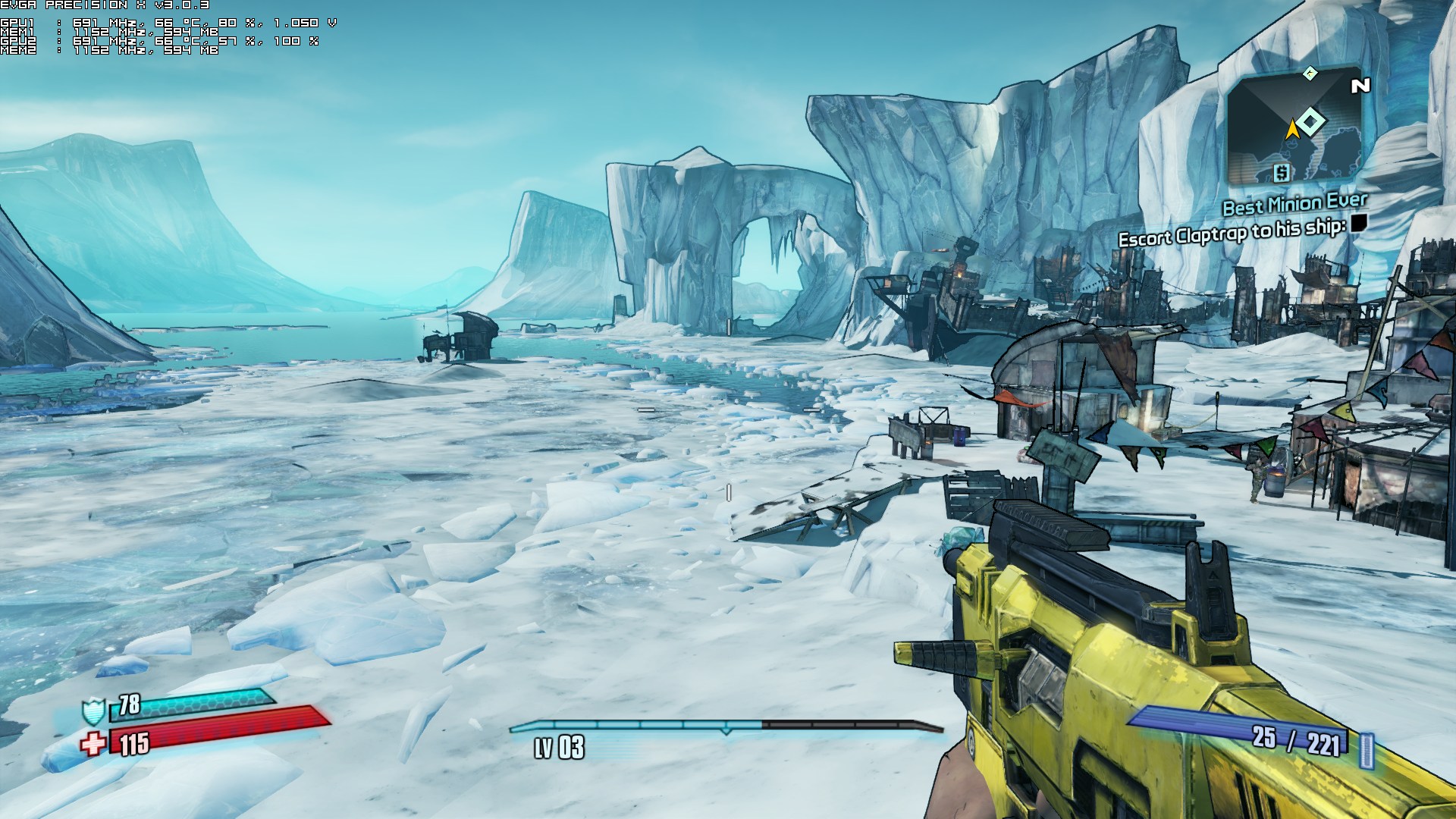Click the shield icon beside the shield bar
The height and width of the screenshot is (819, 1456).
pos(93,711)
